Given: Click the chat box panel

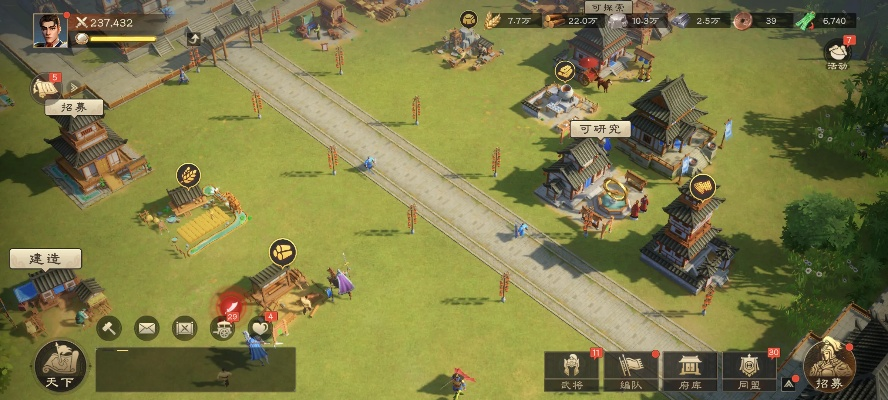Looking at the screenshot, I should tap(195, 369).
